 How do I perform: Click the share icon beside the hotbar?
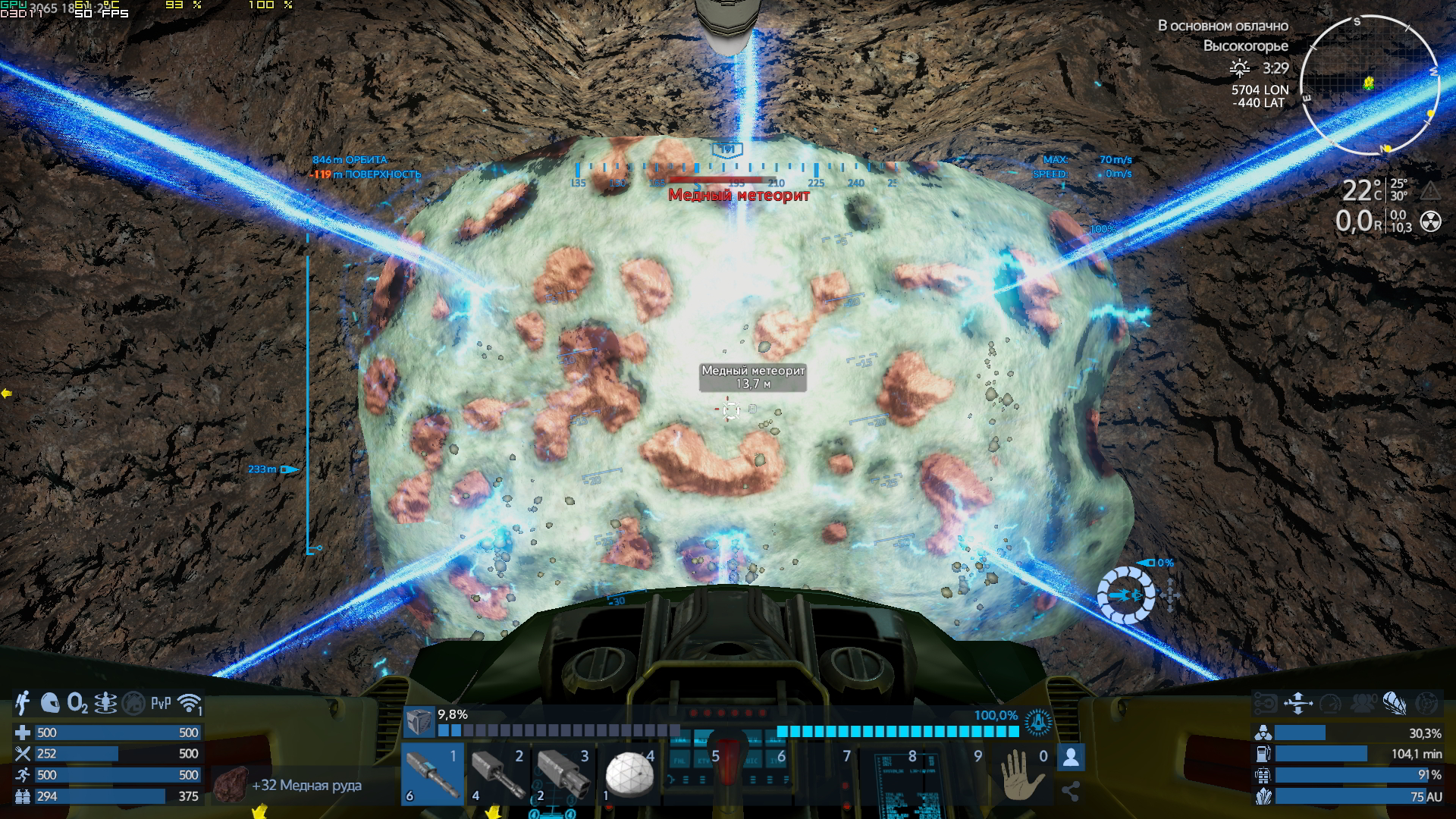click(1071, 792)
